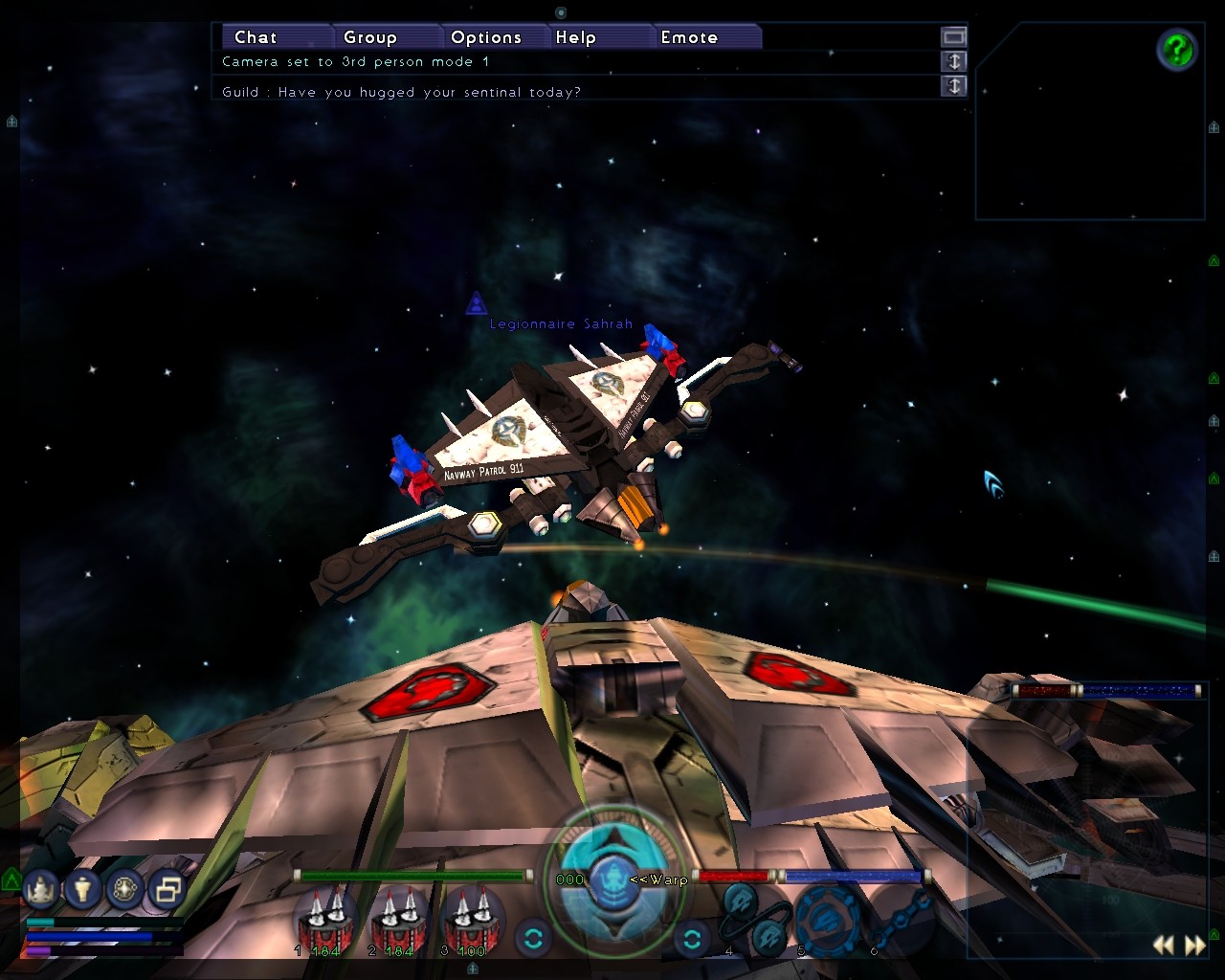Click the left weapon cycle arrows button
This screenshot has width=1225, height=980.
(533, 938)
